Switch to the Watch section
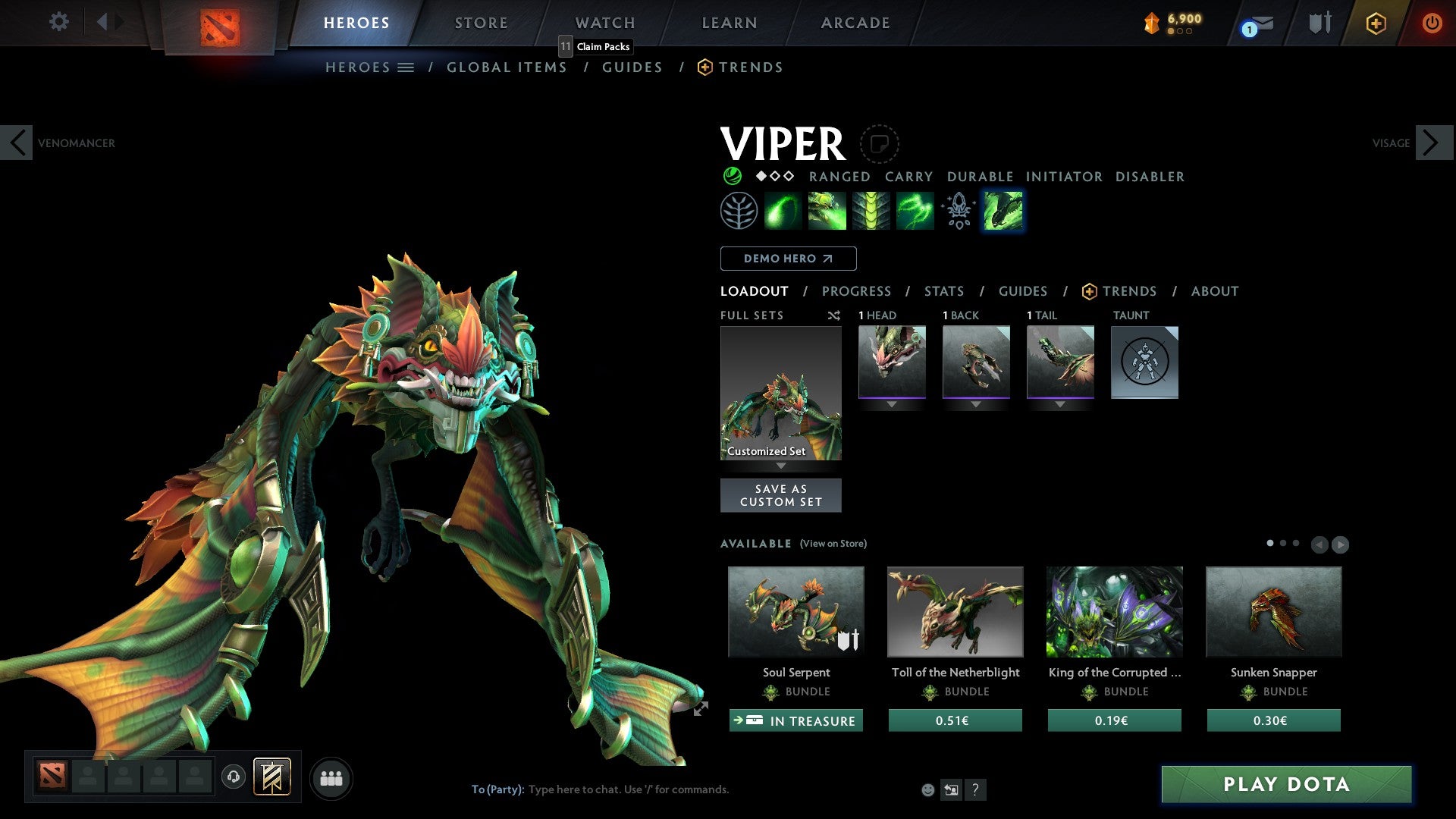Screen dimensions: 1456x819 (x=604, y=23)
